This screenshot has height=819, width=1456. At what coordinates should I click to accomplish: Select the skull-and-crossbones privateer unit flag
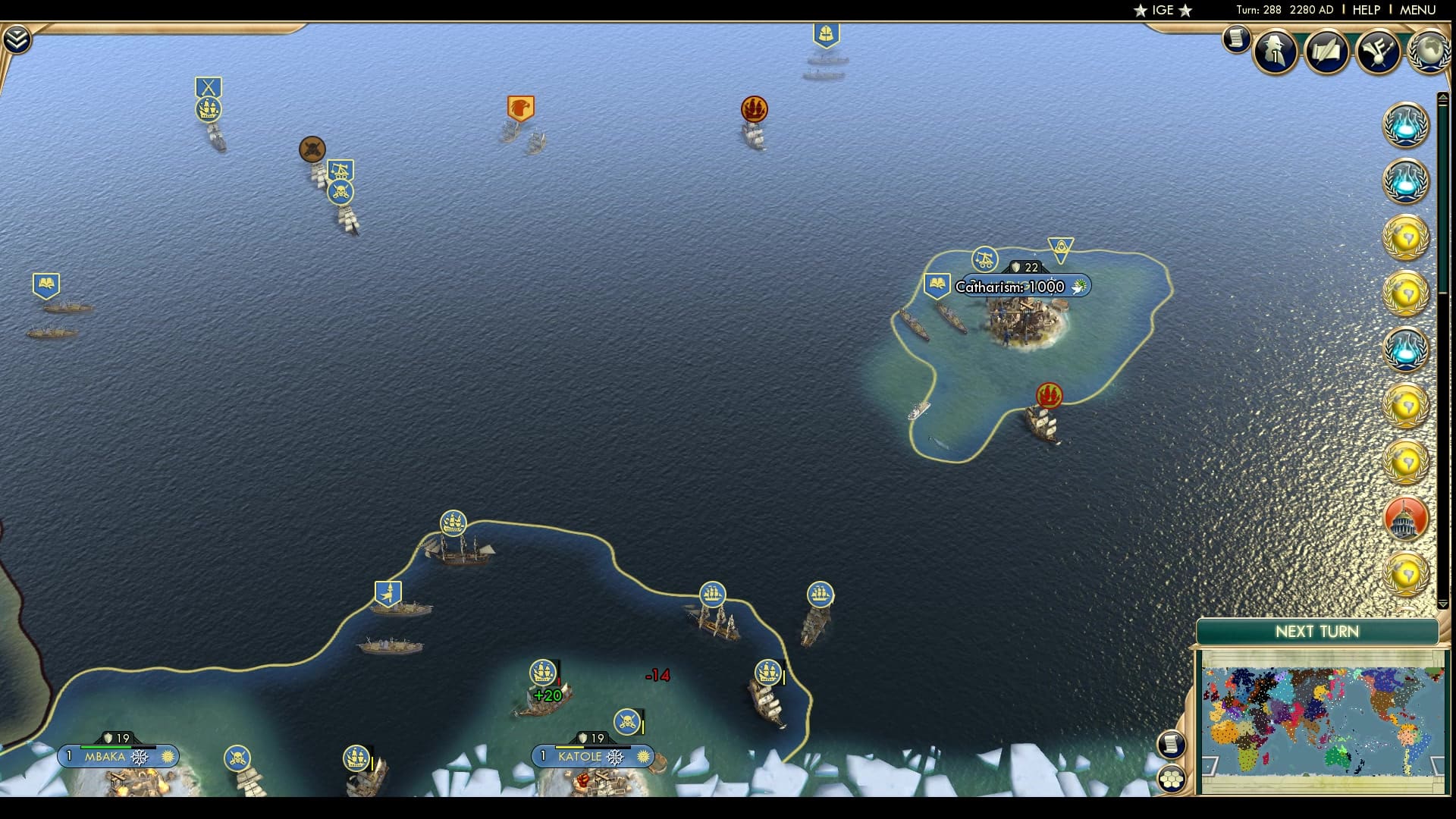[x=340, y=192]
